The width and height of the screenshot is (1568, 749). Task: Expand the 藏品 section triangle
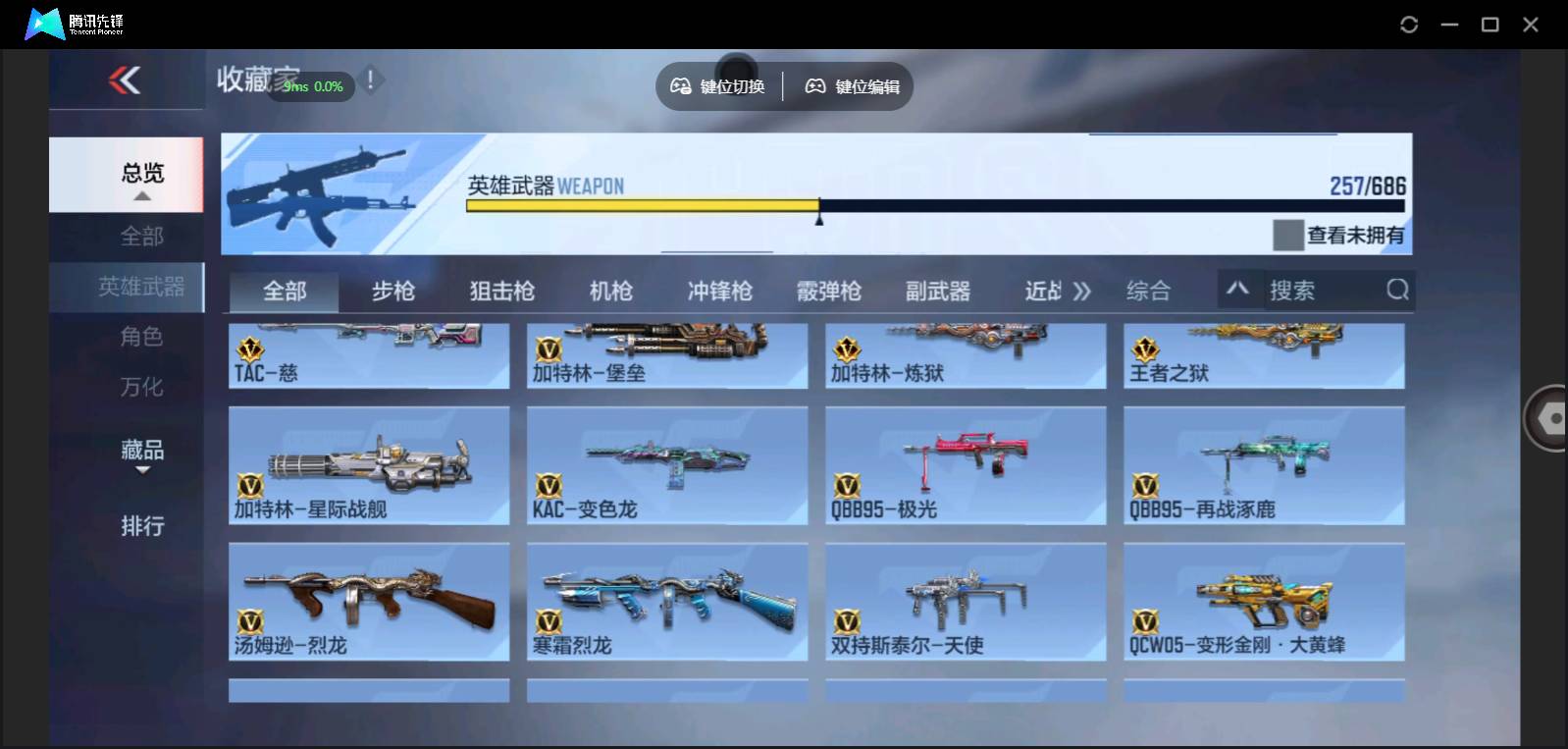(142, 471)
